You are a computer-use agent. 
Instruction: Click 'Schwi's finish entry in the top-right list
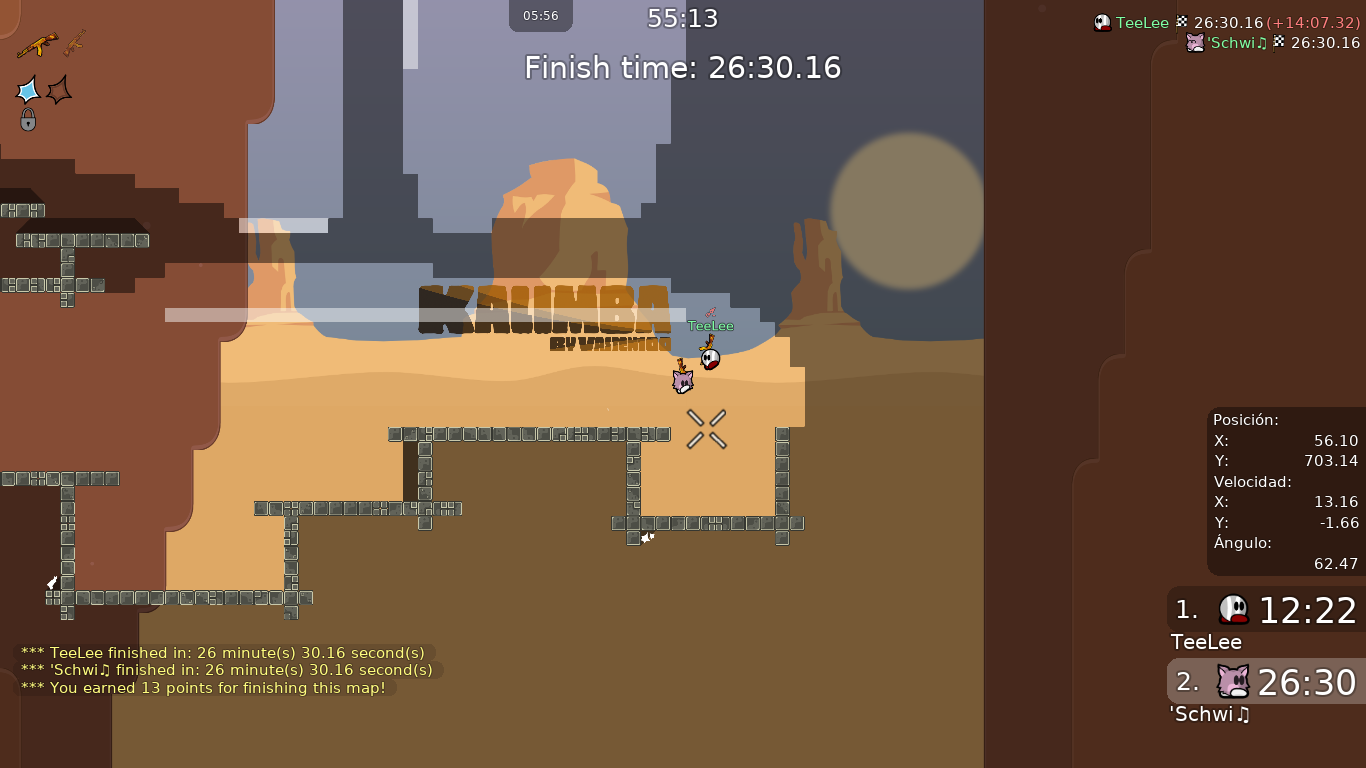coord(1272,43)
